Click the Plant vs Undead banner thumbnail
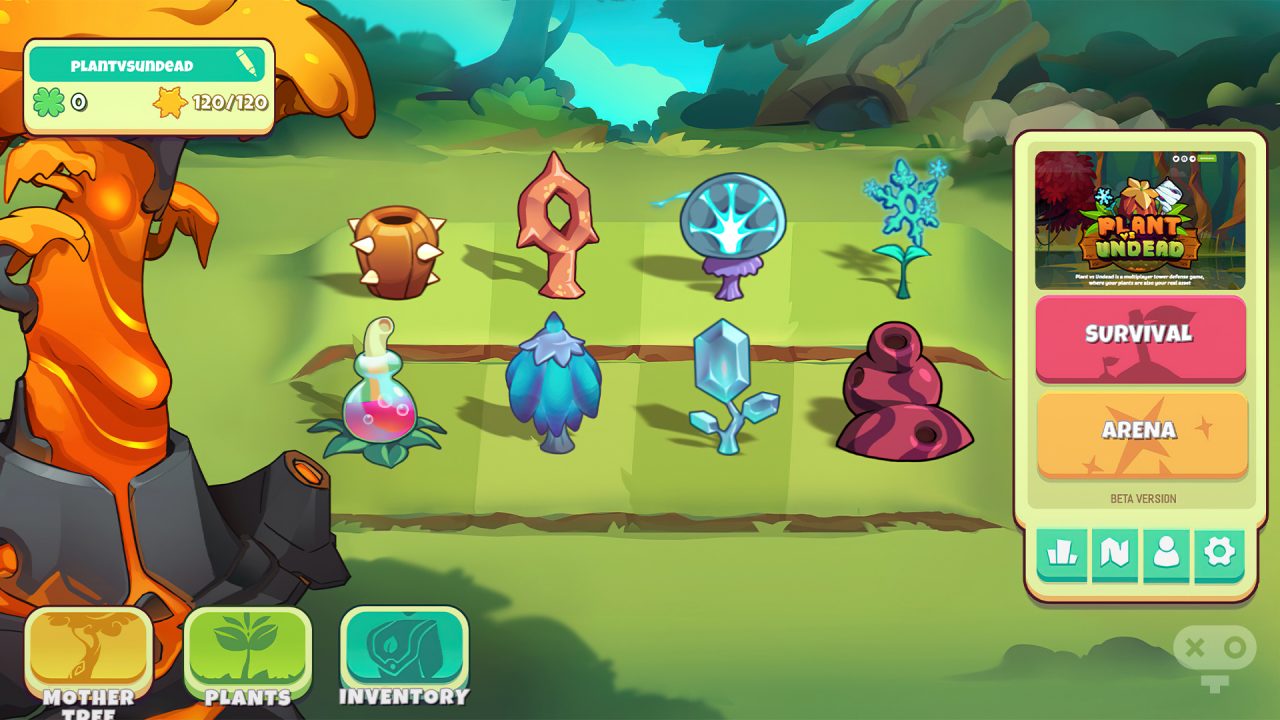 1140,220
